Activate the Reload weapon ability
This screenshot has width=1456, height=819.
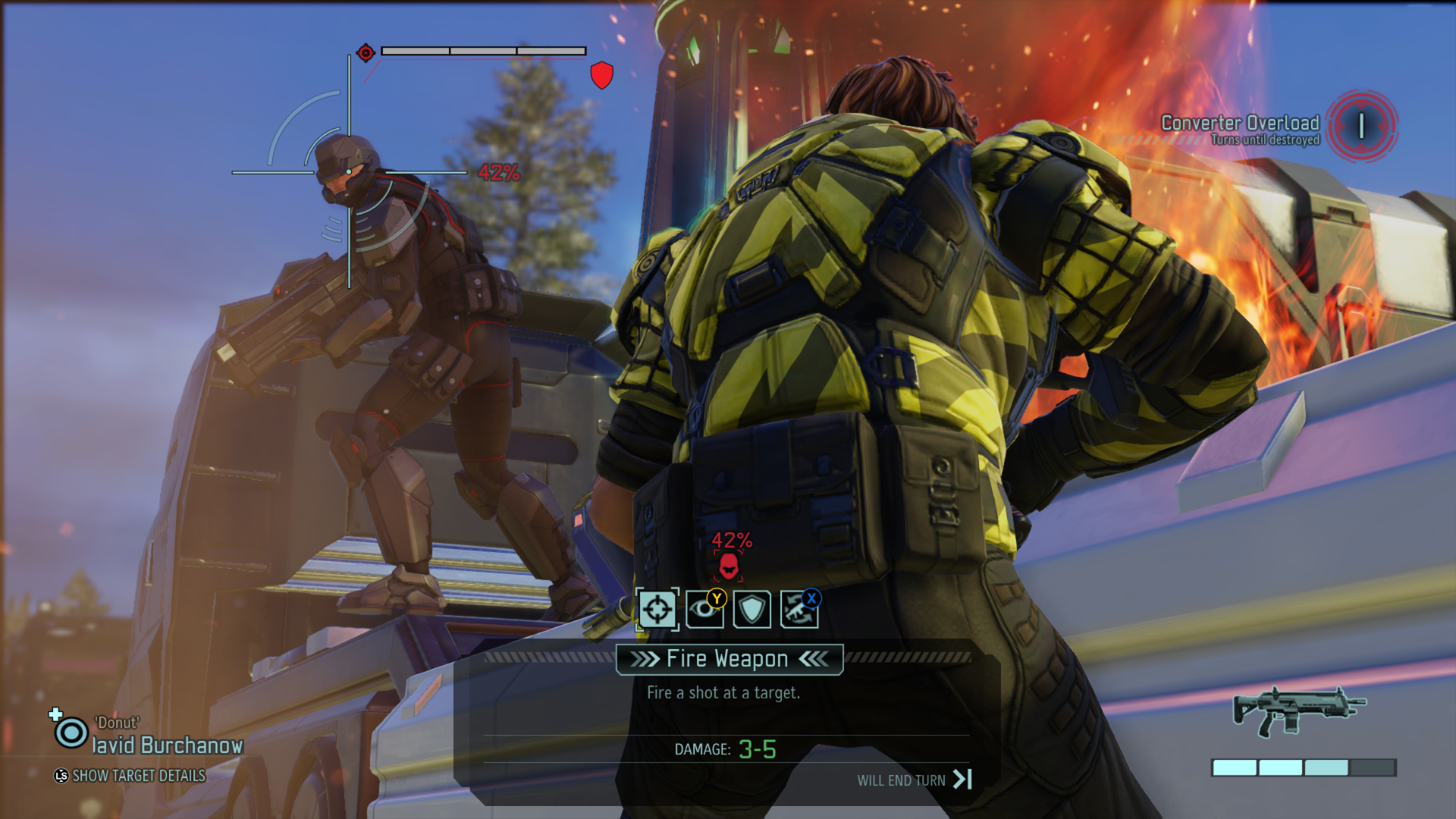[799, 610]
